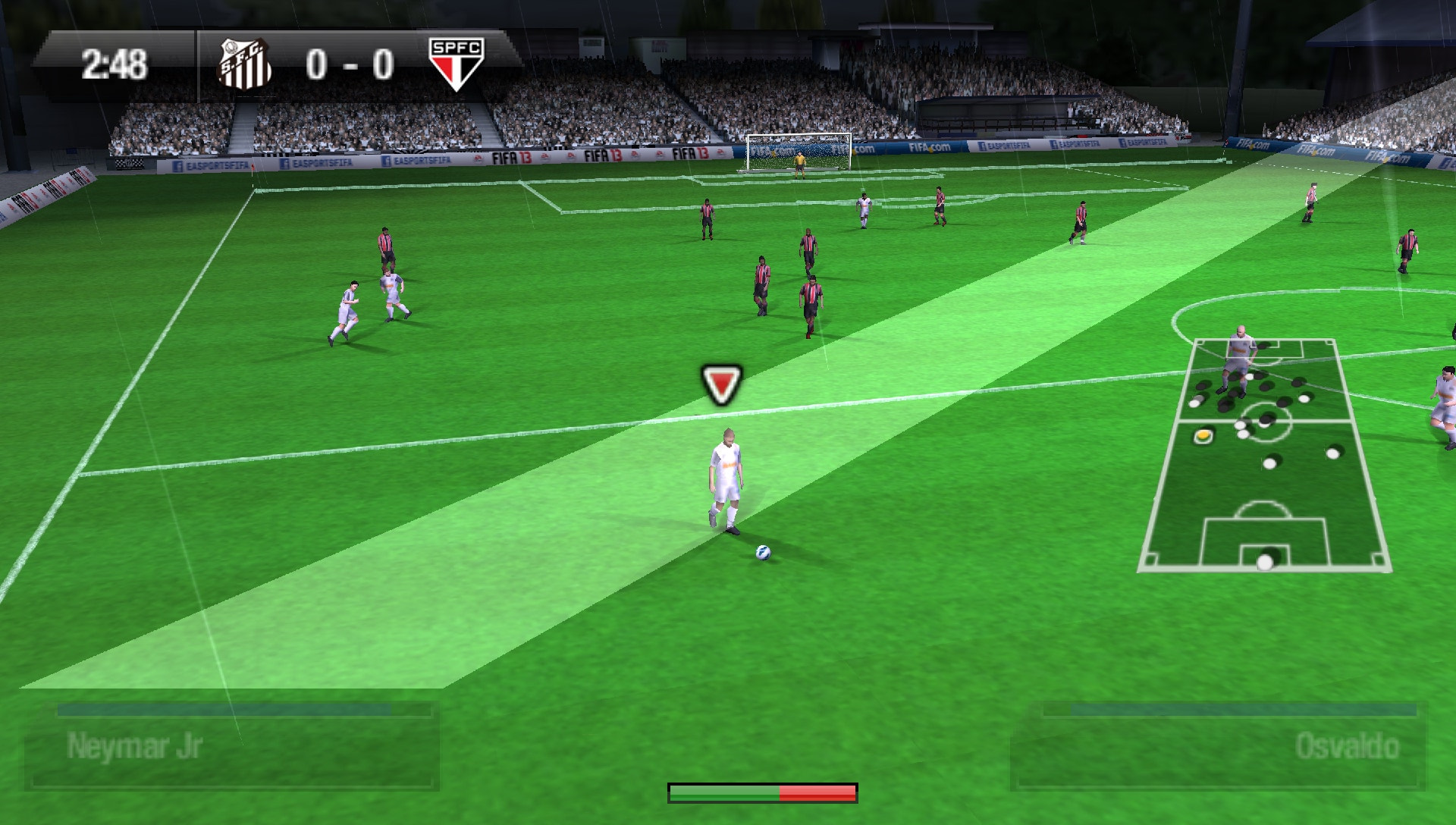The height and width of the screenshot is (825, 1456).
Task: Click the red active-player marker arrow
Action: pyautogui.click(x=721, y=384)
